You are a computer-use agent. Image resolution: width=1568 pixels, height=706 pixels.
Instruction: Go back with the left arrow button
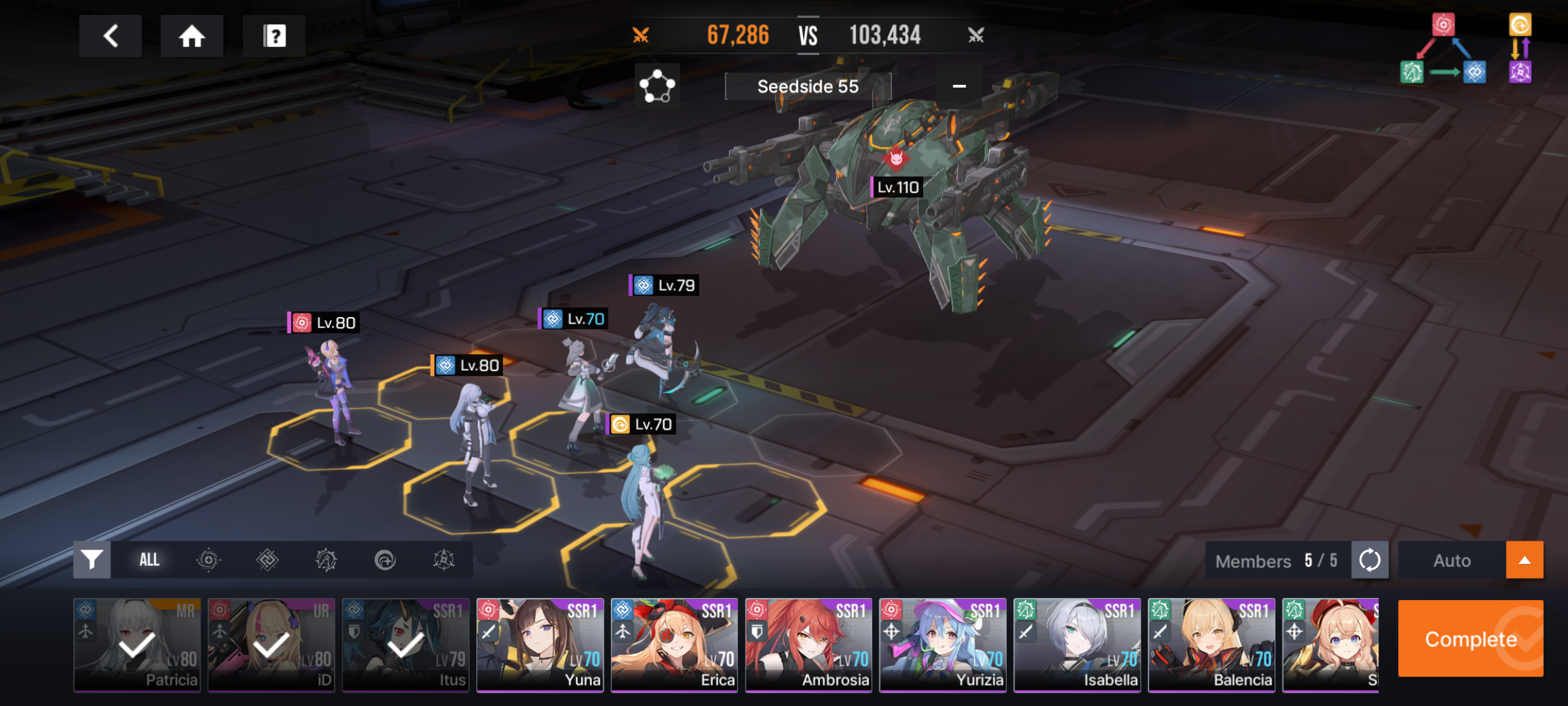(110, 36)
